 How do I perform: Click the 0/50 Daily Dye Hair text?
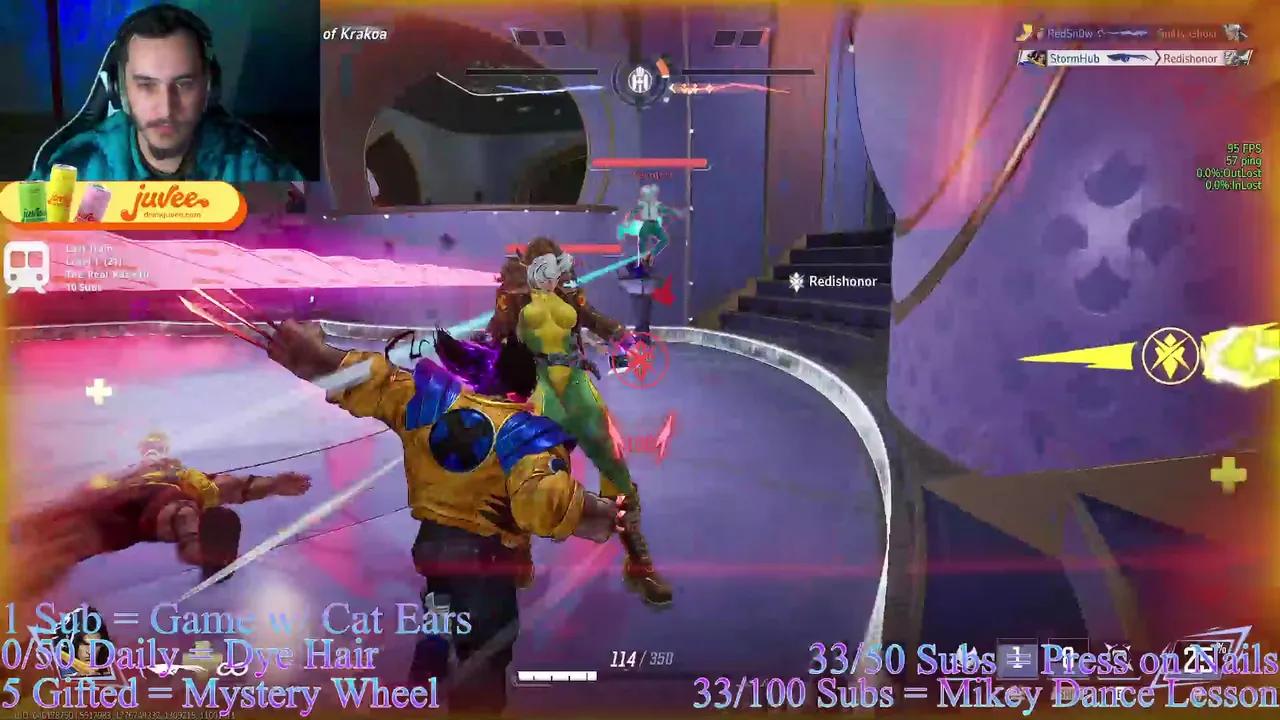[x=188, y=655]
